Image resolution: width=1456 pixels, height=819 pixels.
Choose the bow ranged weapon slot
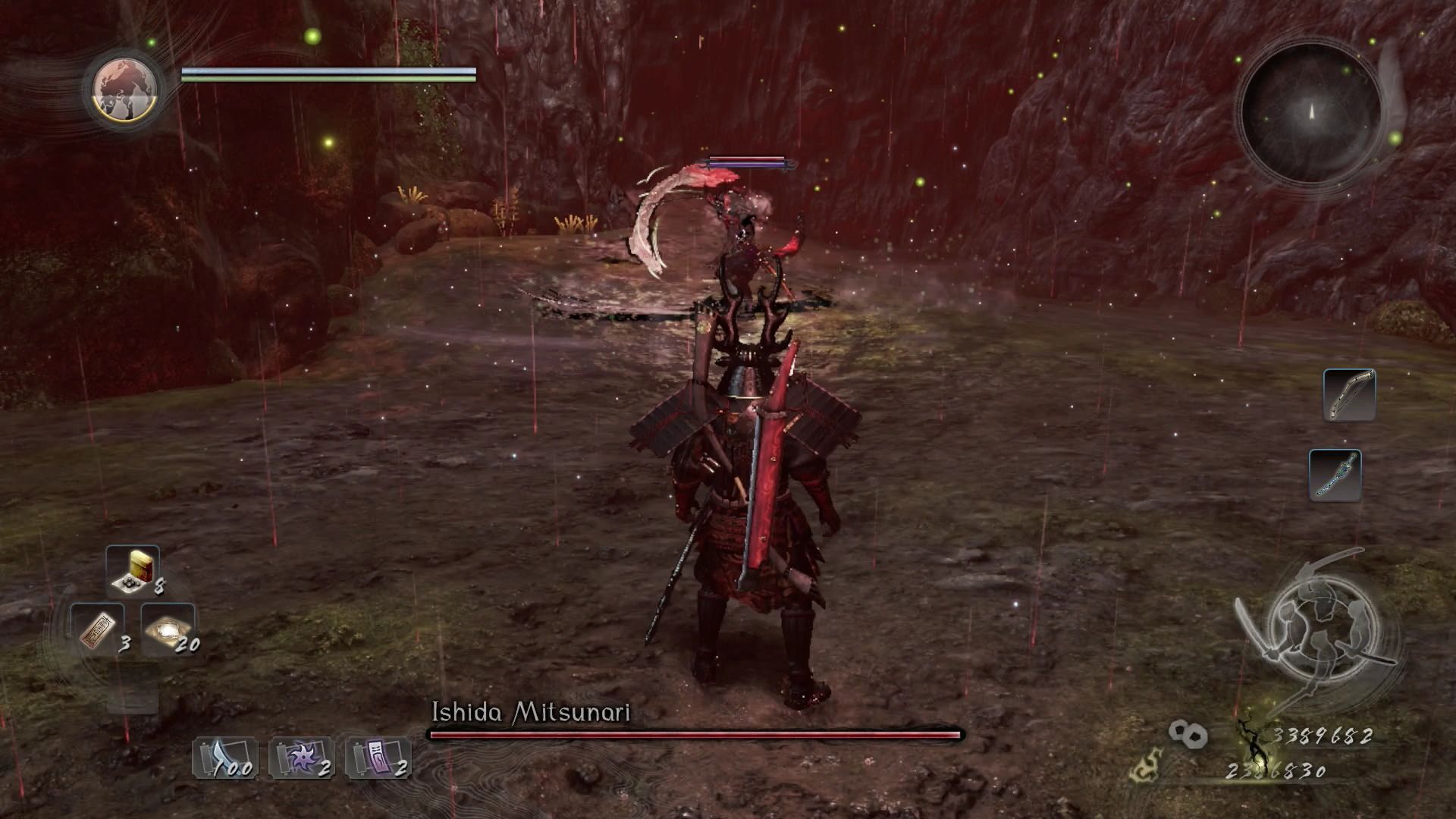click(x=1349, y=395)
